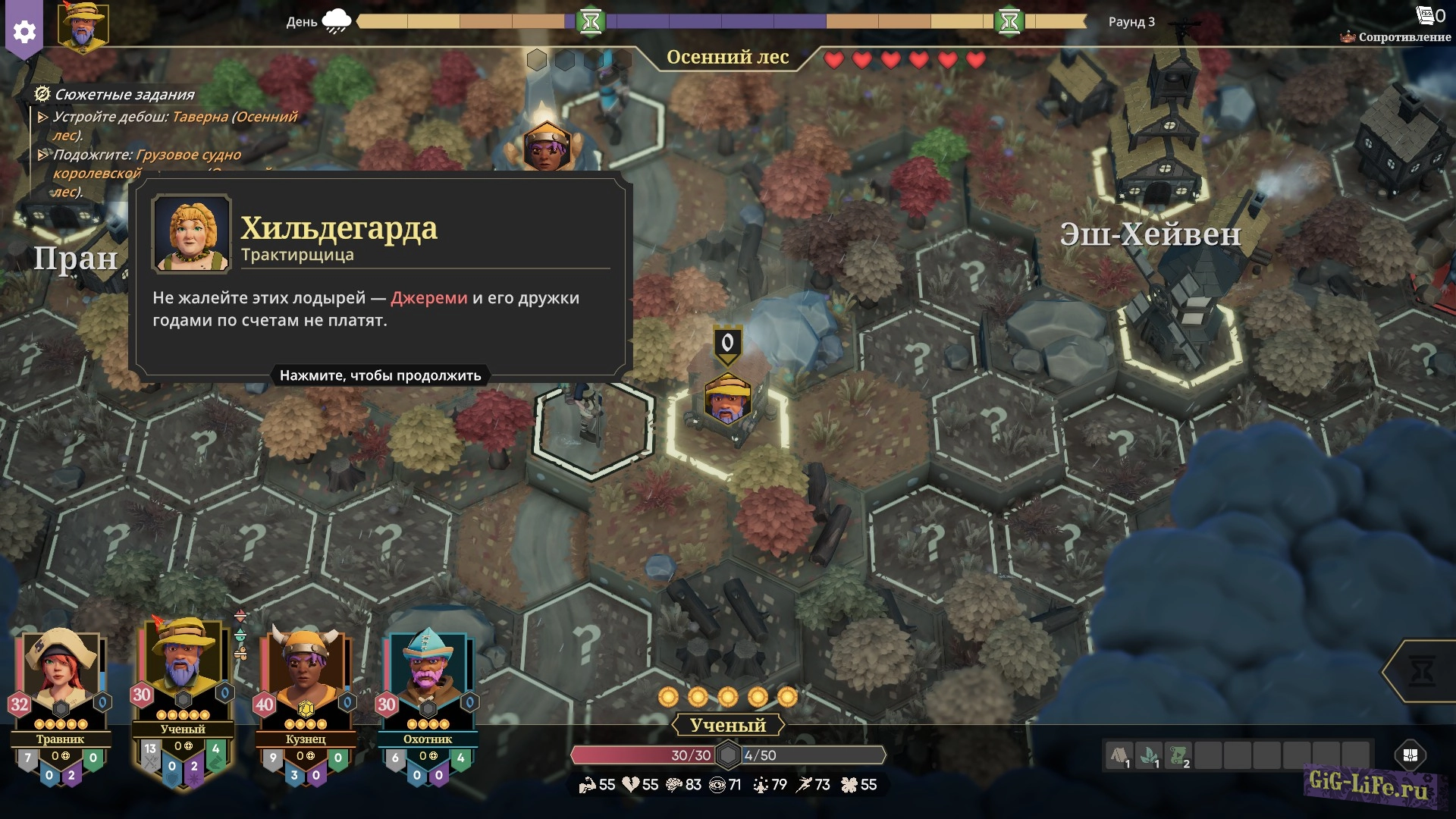End the turn with the hourglass button
This screenshot has height=819, width=1456.
[1422, 670]
